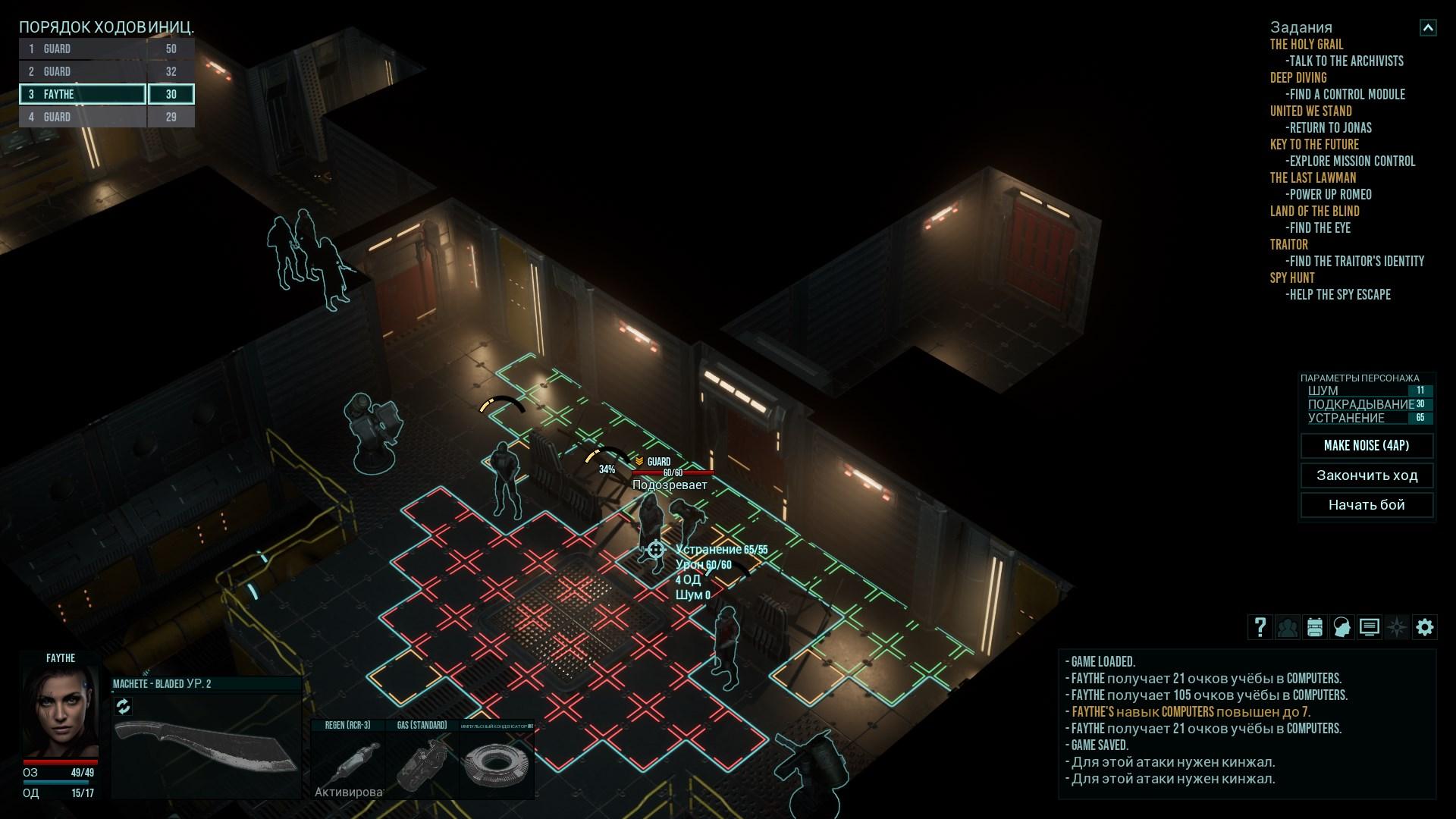Viewport: 1456px width, 819px height.
Task: Open the character head profile icon
Action: tap(1342, 627)
